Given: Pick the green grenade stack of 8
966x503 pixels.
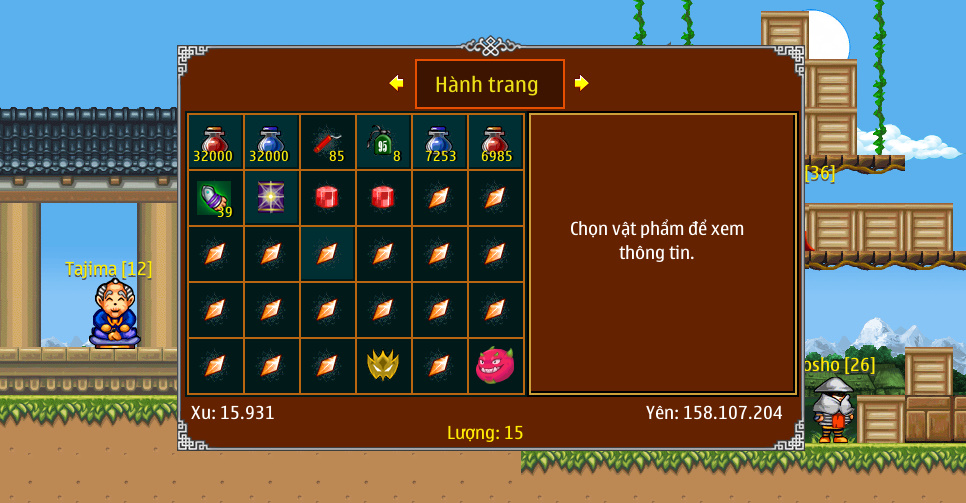Looking at the screenshot, I should point(383,142).
